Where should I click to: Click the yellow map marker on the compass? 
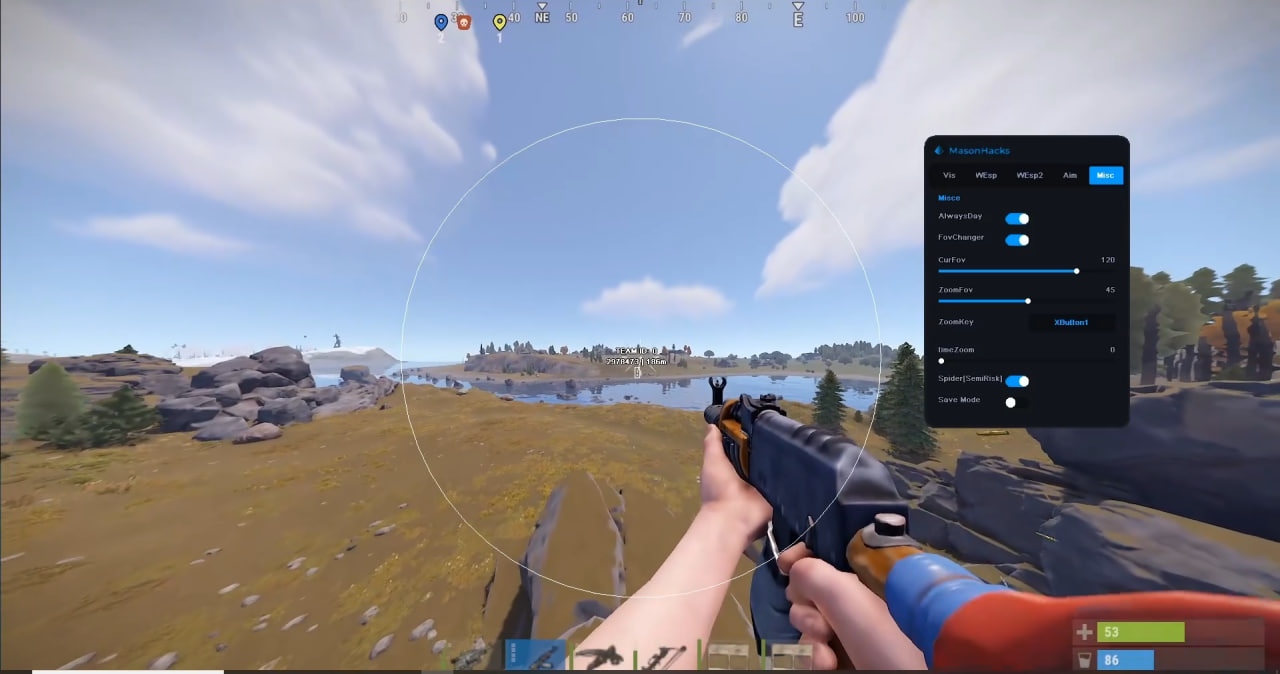500,22
